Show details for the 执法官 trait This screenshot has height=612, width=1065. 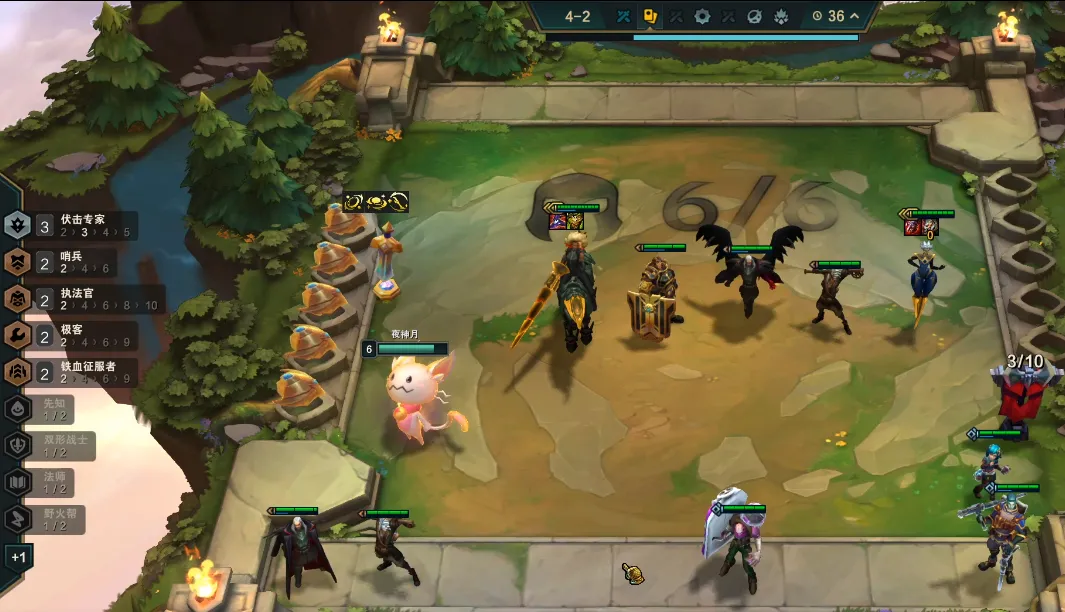(80, 299)
